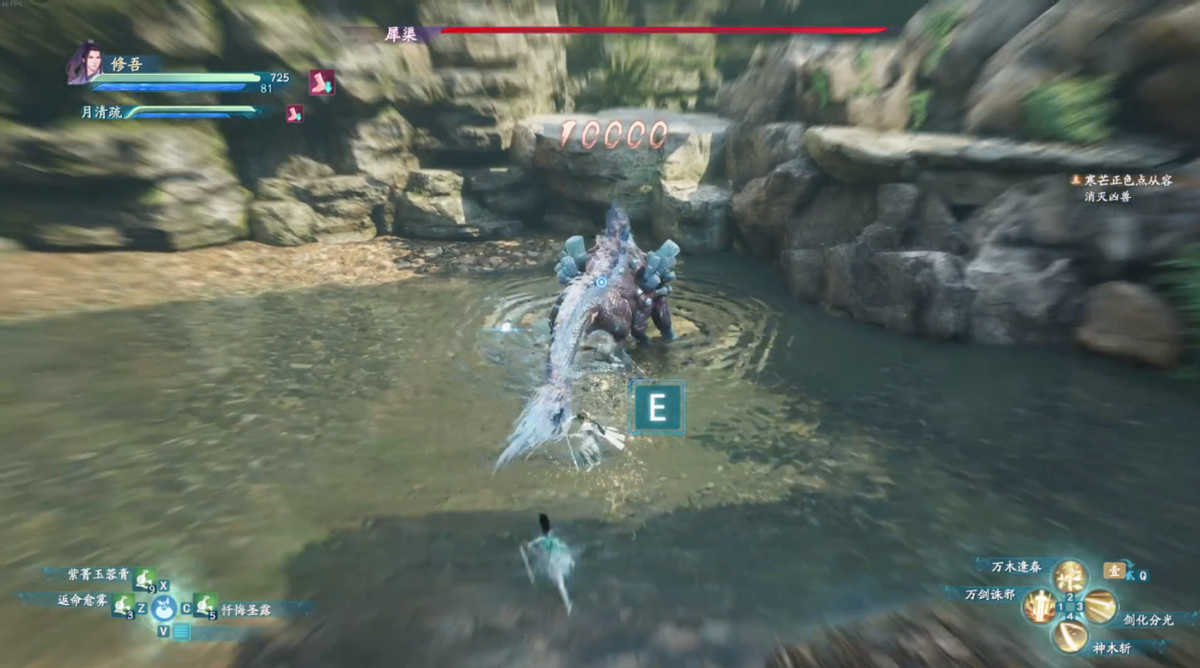Inspect 修吾's slow debuff foot icon
The height and width of the screenshot is (668, 1200).
[321, 81]
